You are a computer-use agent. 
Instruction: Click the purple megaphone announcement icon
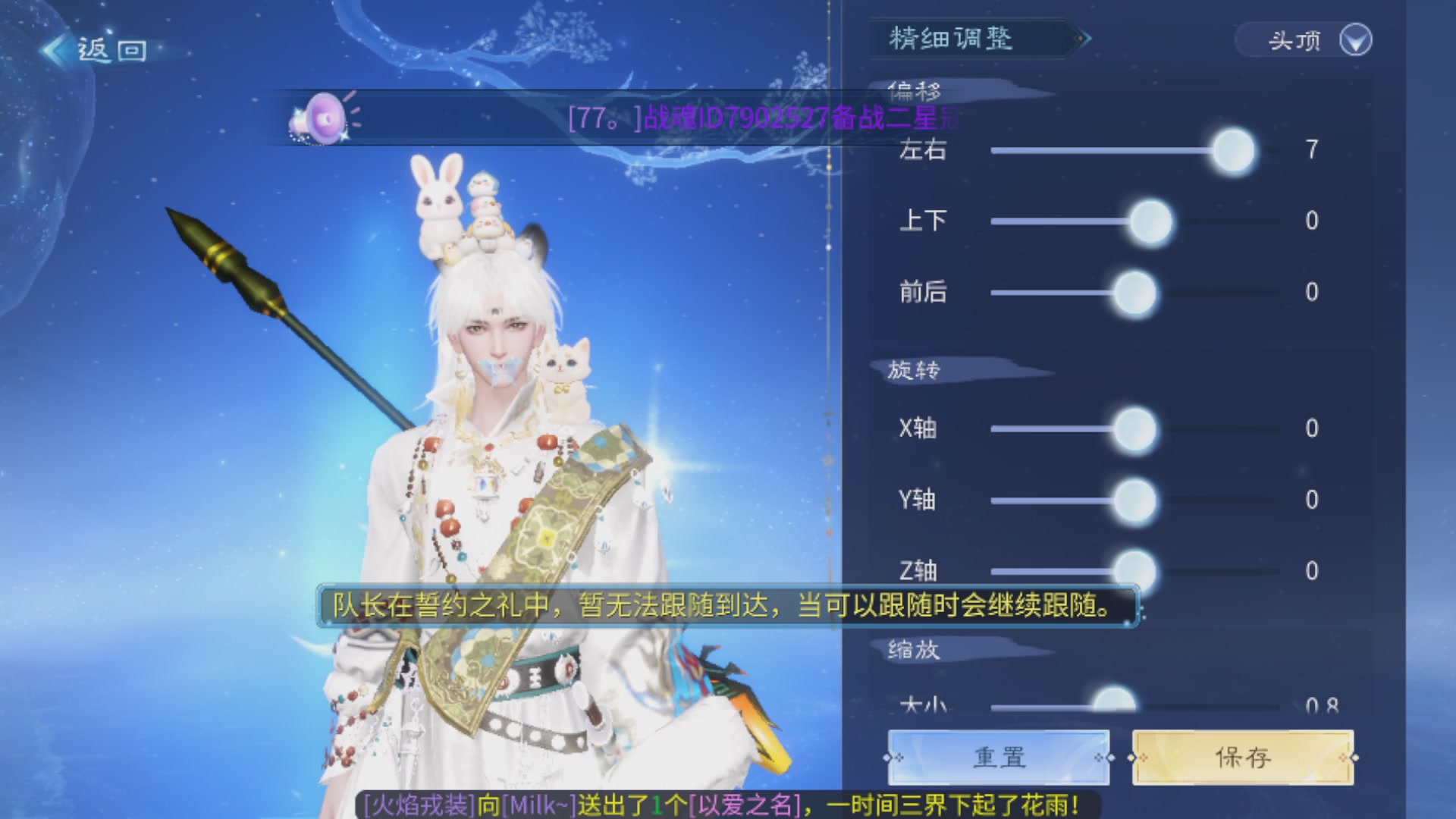(x=325, y=118)
